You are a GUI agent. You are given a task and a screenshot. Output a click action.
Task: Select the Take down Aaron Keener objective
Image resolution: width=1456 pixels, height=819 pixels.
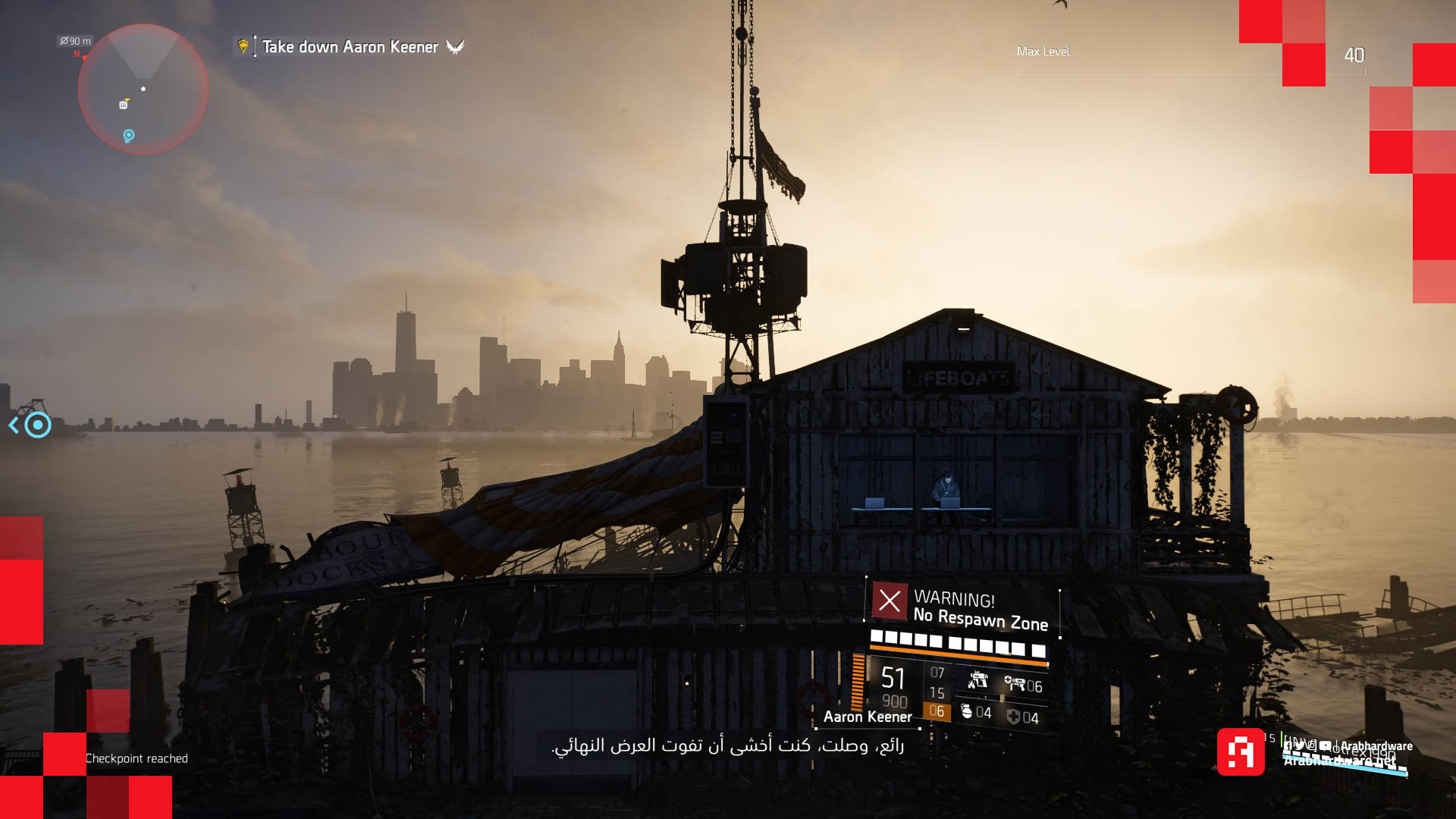[x=350, y=47]
